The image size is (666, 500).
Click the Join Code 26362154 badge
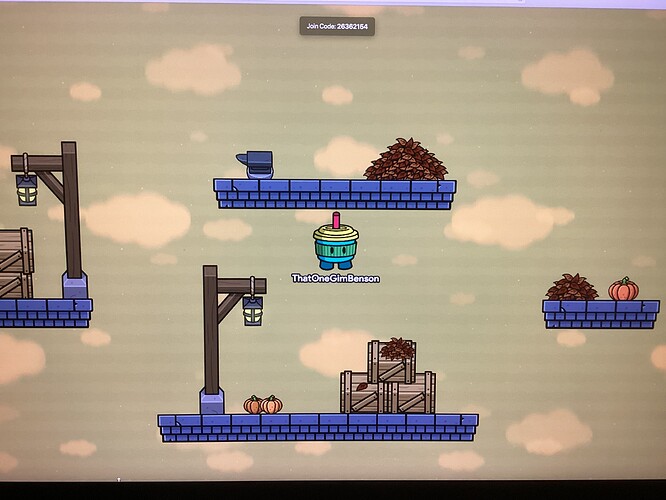(x=337, y=26)
